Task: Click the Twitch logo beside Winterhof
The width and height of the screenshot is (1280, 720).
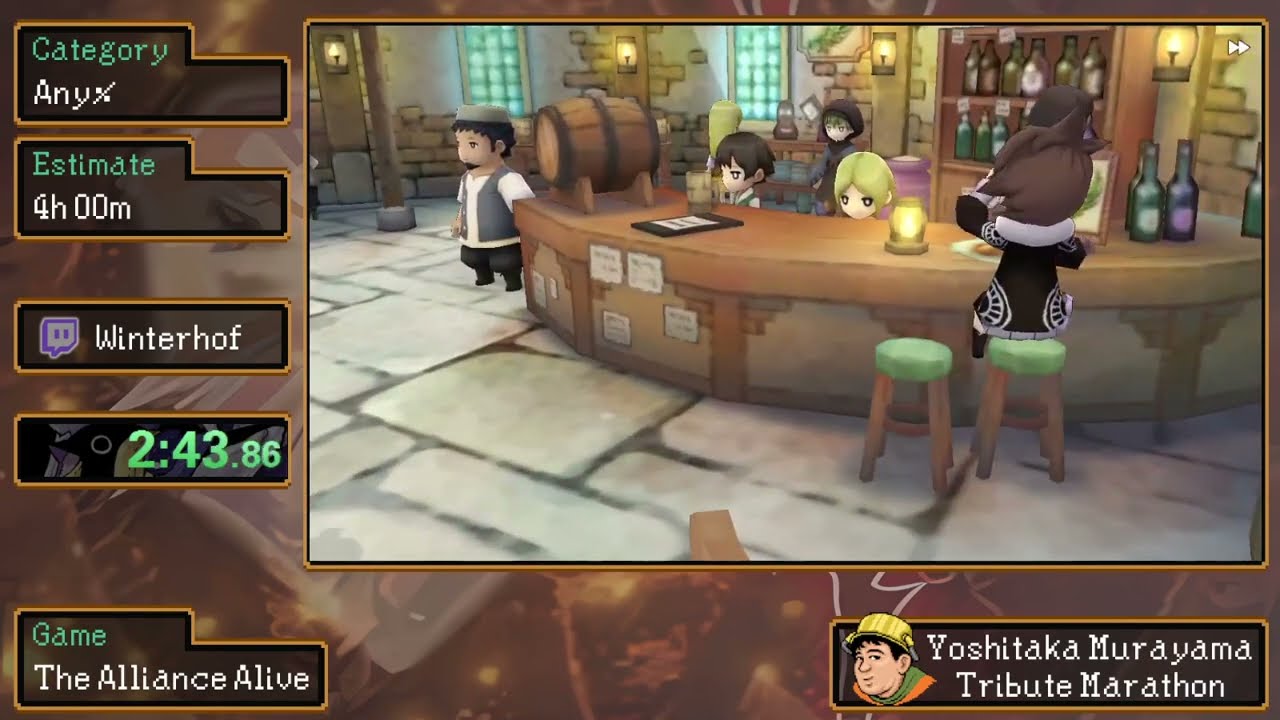Action: coord(59,338)
